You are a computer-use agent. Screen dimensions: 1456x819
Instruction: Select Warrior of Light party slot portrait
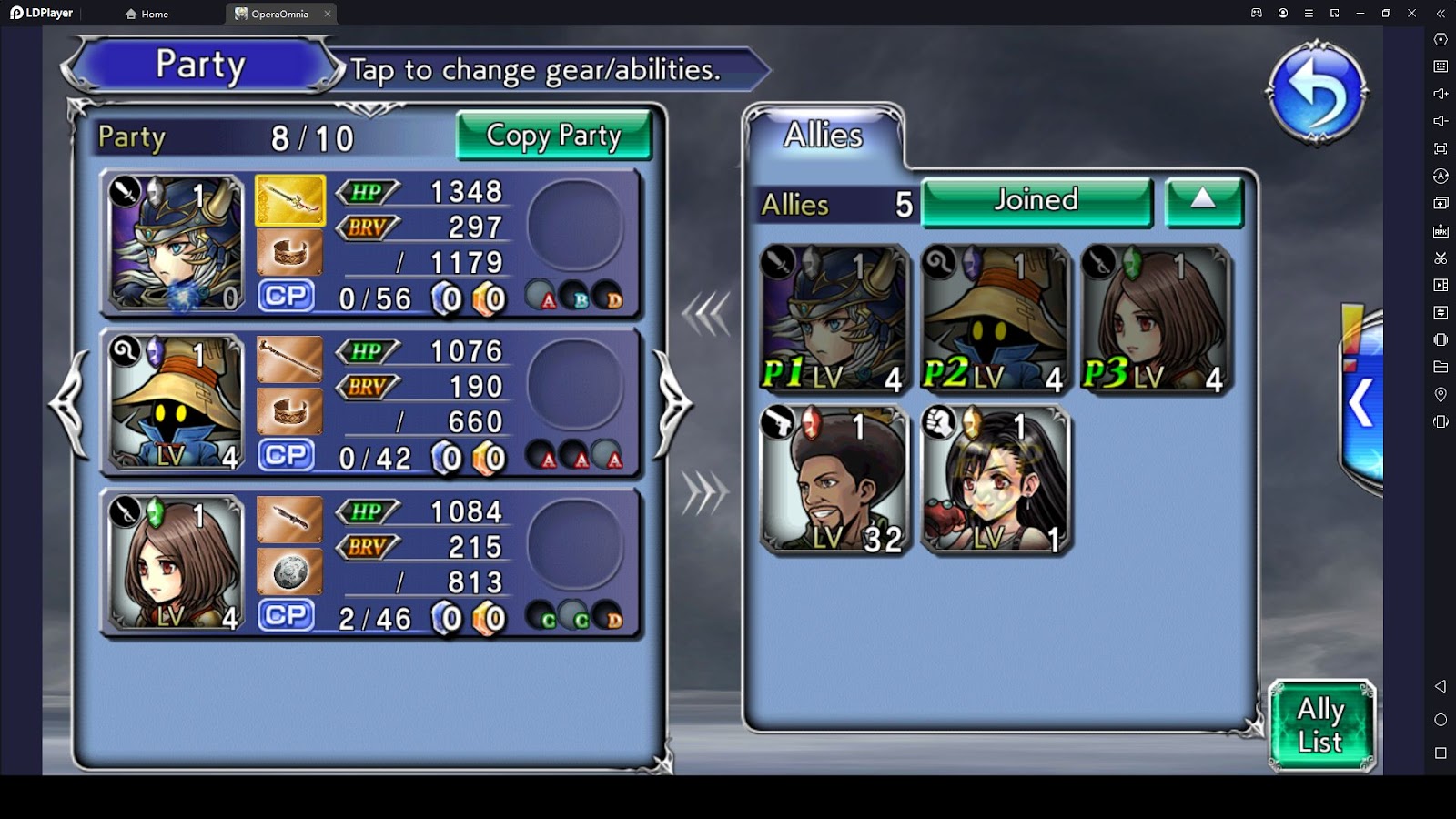coord(177,243)
